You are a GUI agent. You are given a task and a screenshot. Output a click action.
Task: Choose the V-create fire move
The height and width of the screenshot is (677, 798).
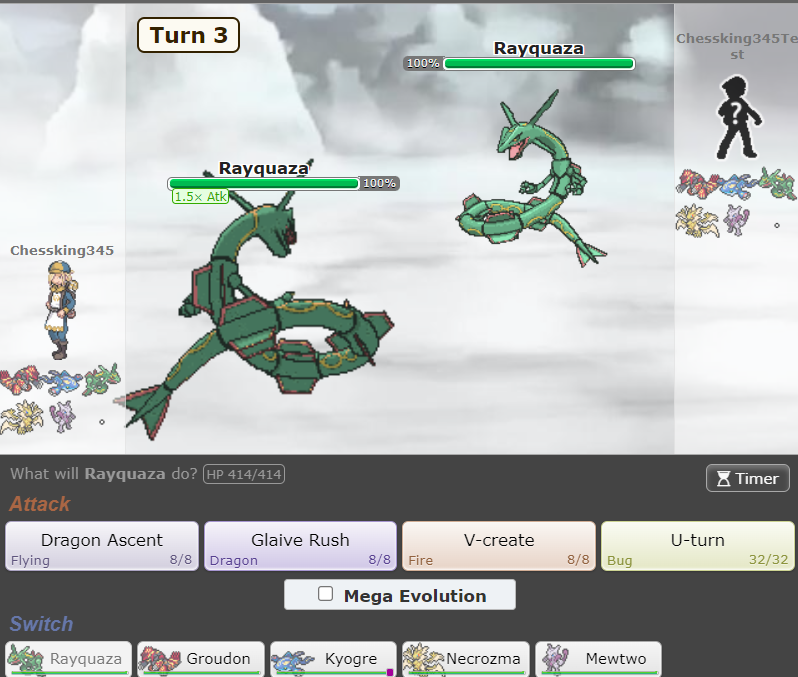pyautogui.click(x=499, y=546)
